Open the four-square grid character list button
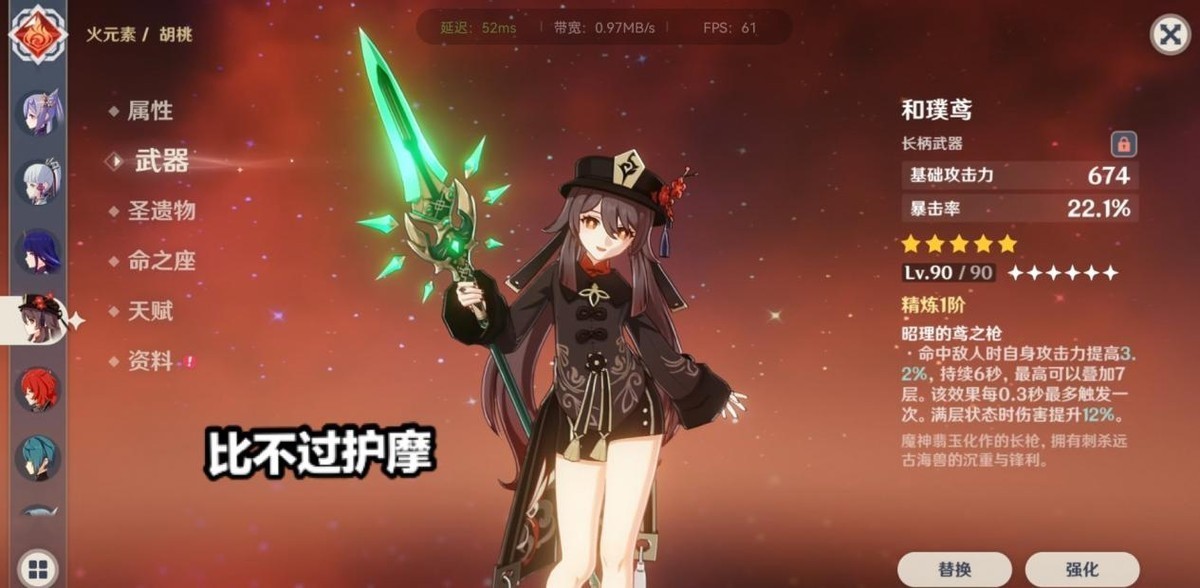Screen dimensions: 1200x588 [38, 565]
